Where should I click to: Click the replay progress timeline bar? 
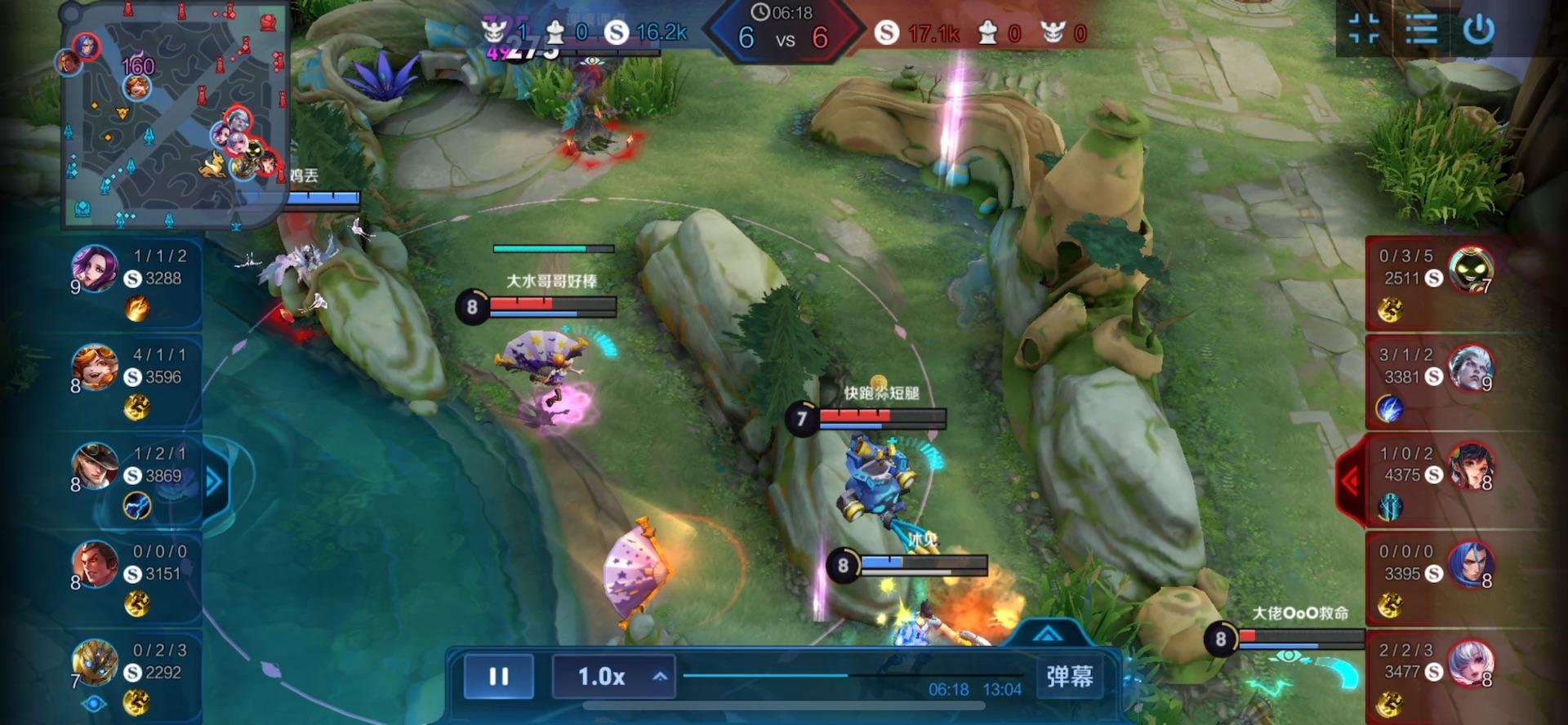[x=849, y=675]
